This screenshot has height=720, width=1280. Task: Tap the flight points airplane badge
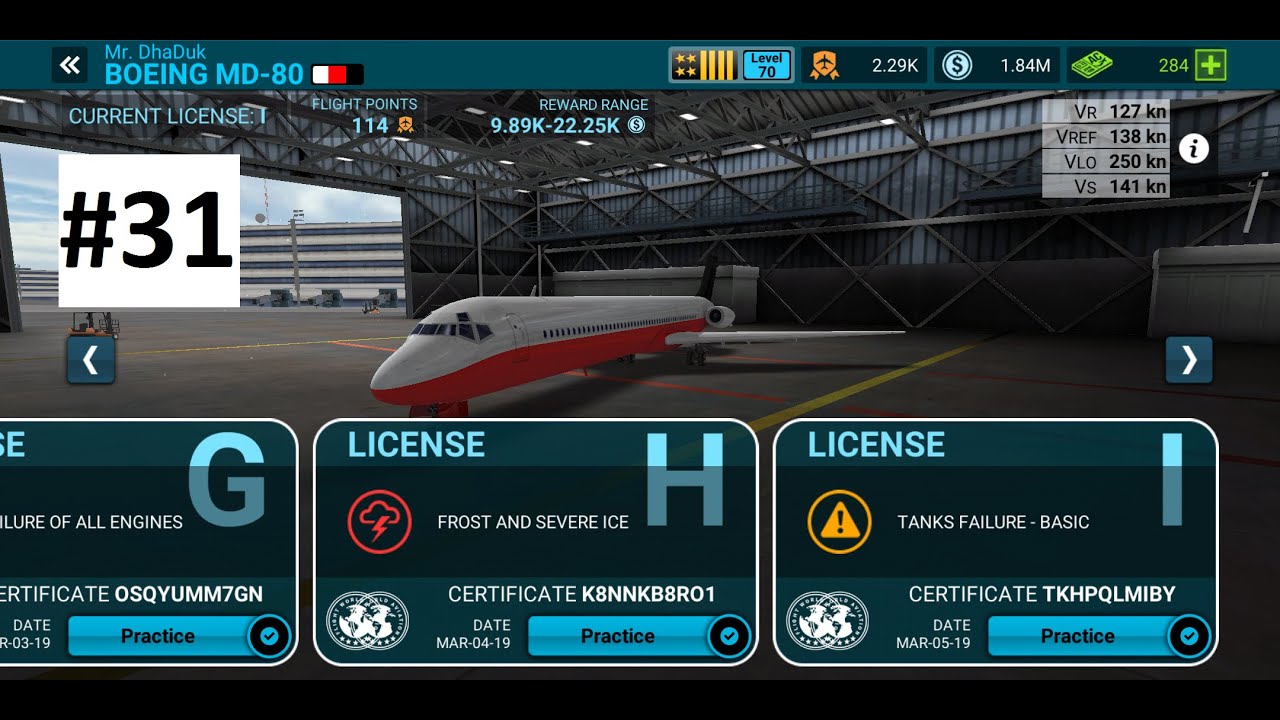tap(823, 66)
